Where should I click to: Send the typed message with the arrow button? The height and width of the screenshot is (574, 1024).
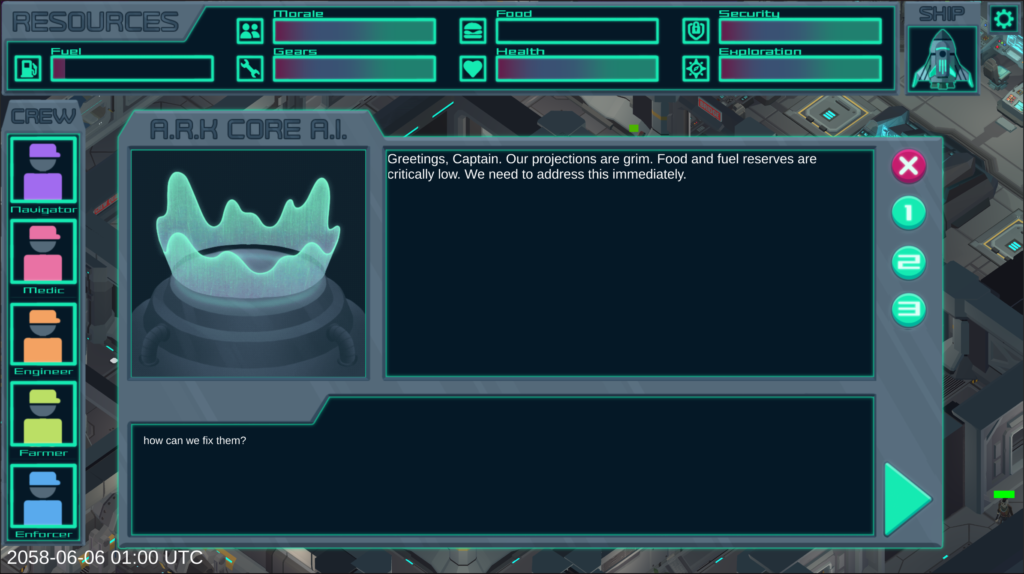coord(907,498)
